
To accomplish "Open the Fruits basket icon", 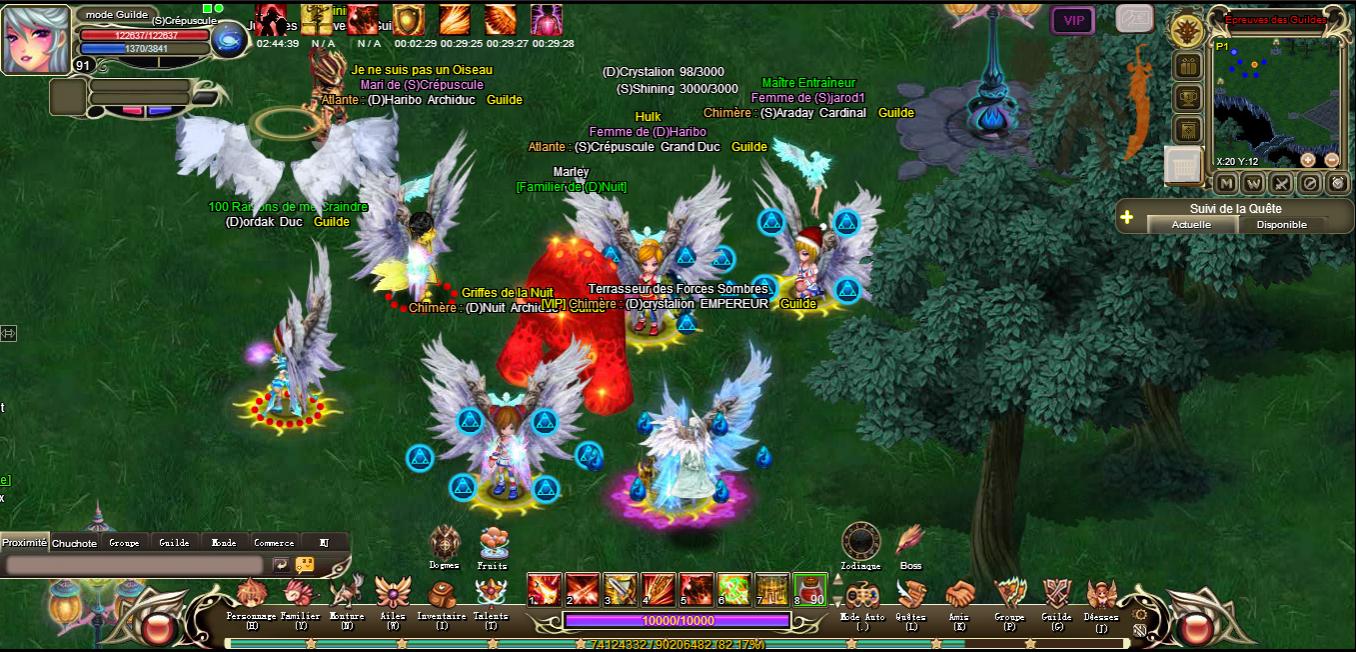I will click(492, 543).
